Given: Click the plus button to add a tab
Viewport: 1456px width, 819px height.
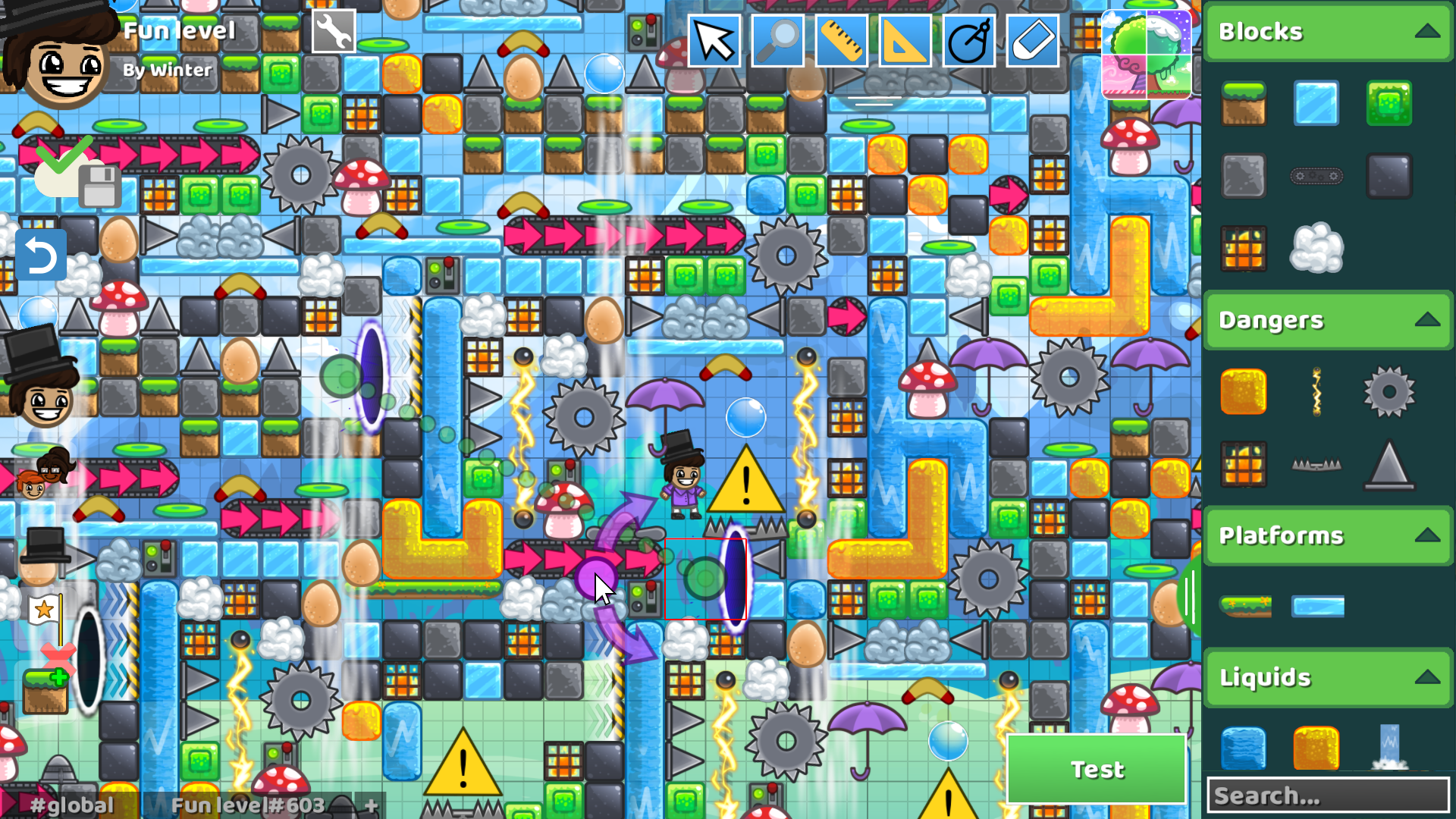Looking at the screenshot, I should pyautogui.click(x=371, y=806).
